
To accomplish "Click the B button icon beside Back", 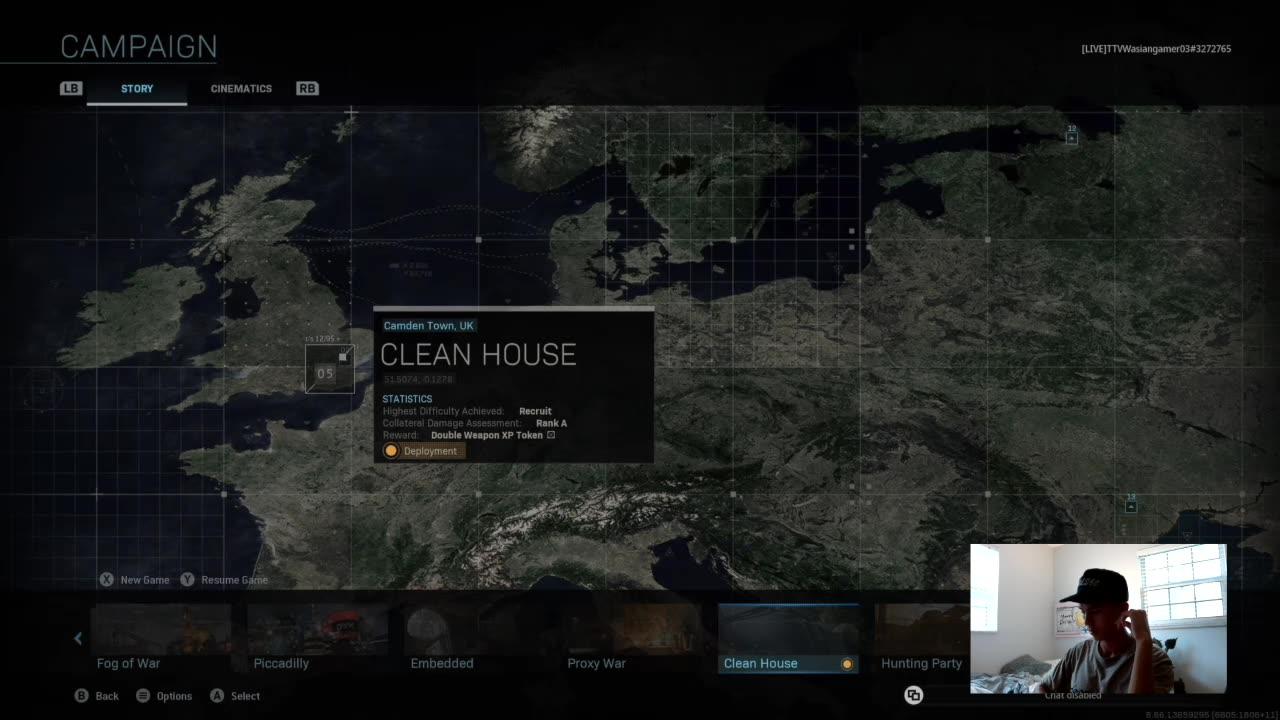I will click(x=83, y=695).
